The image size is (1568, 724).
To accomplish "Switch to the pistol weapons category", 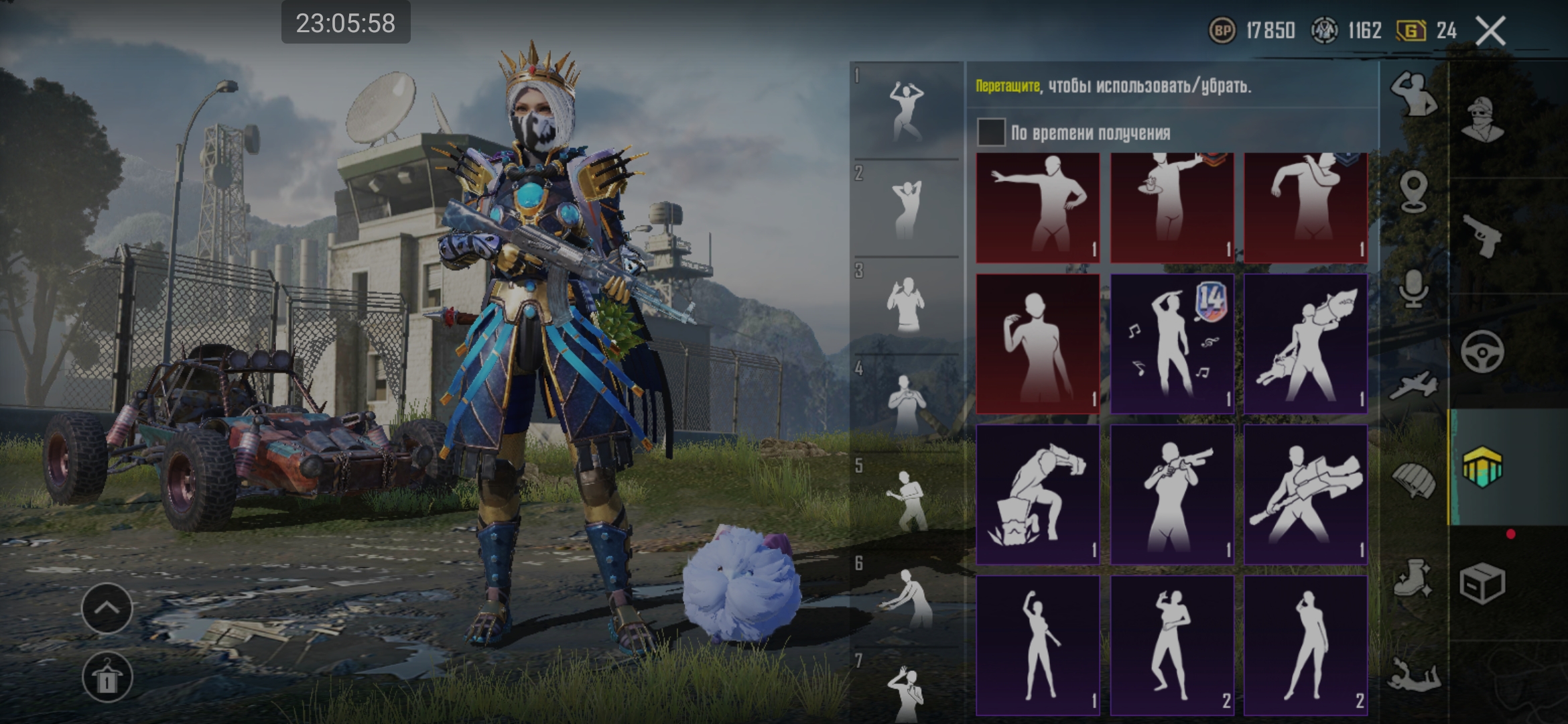I will pyautogui.click(x=1482, y=236).
